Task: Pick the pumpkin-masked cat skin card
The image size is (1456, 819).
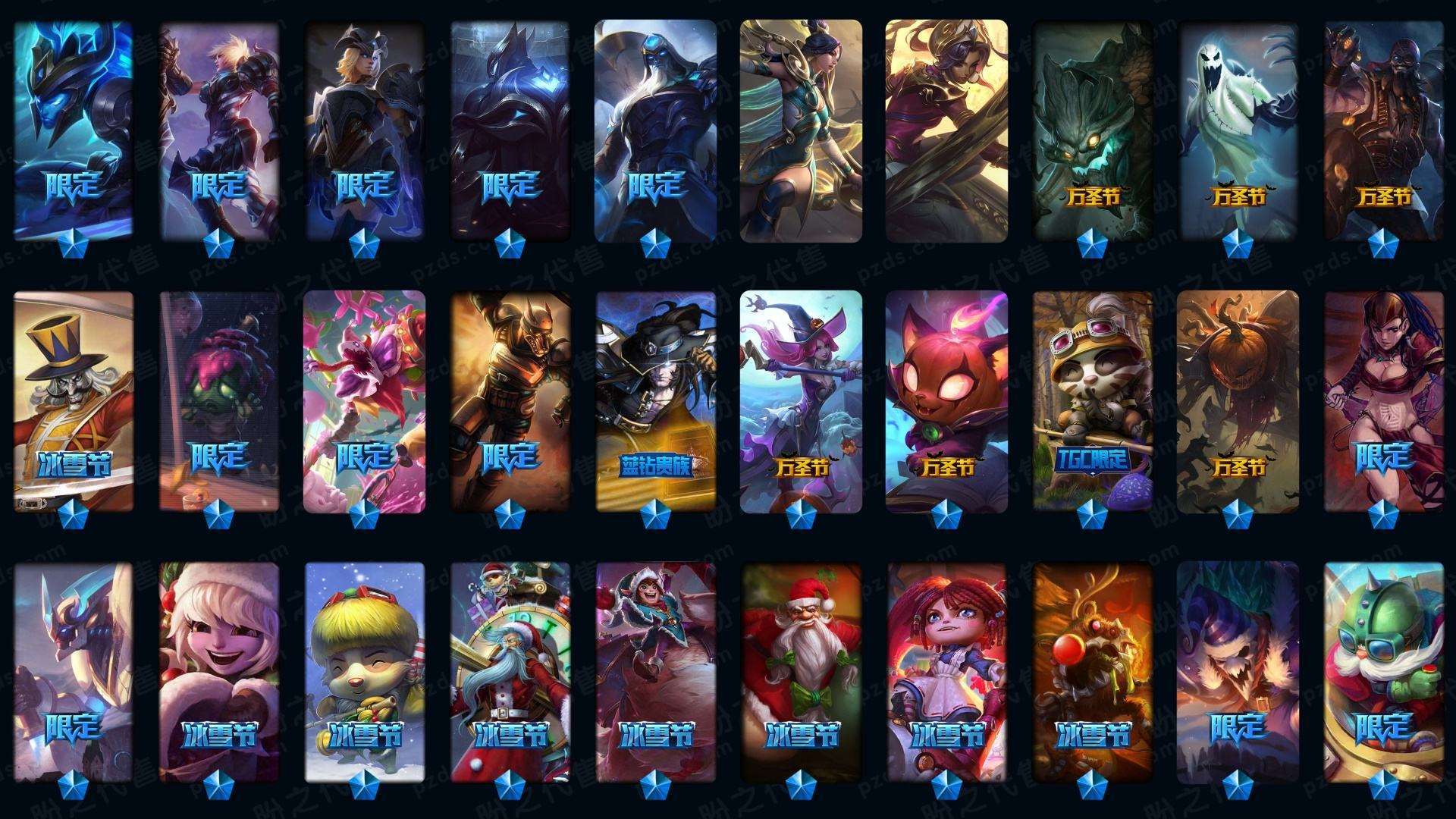Action: tap(946, 400)
